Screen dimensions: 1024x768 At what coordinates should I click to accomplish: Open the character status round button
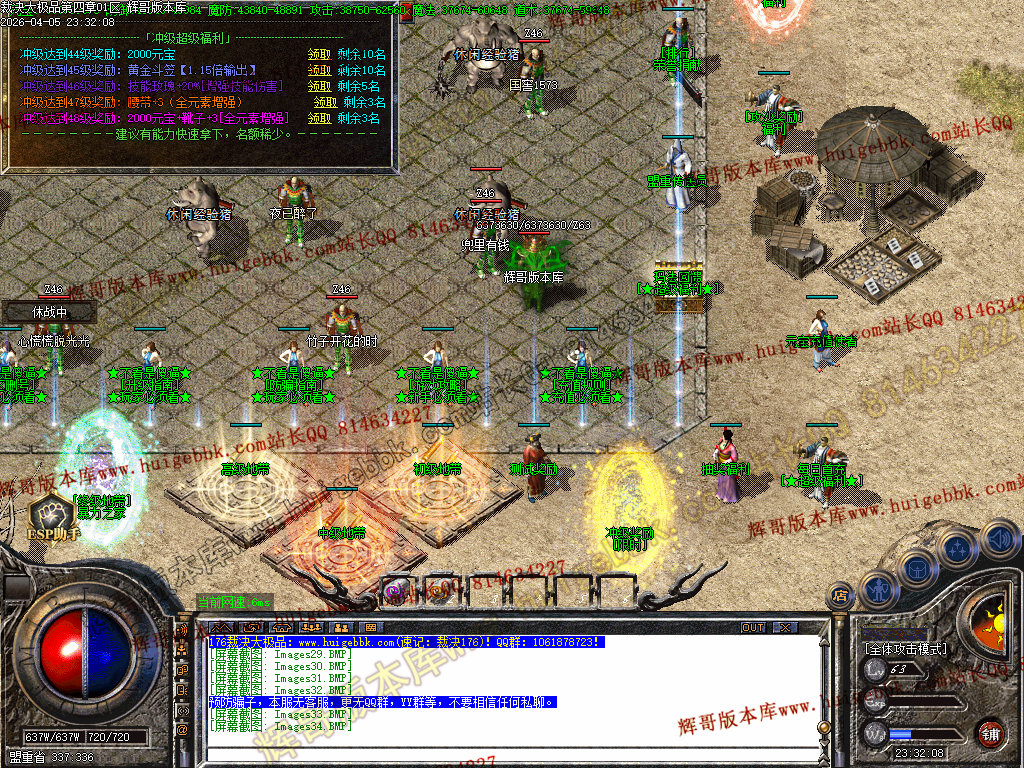pos(878,589)
